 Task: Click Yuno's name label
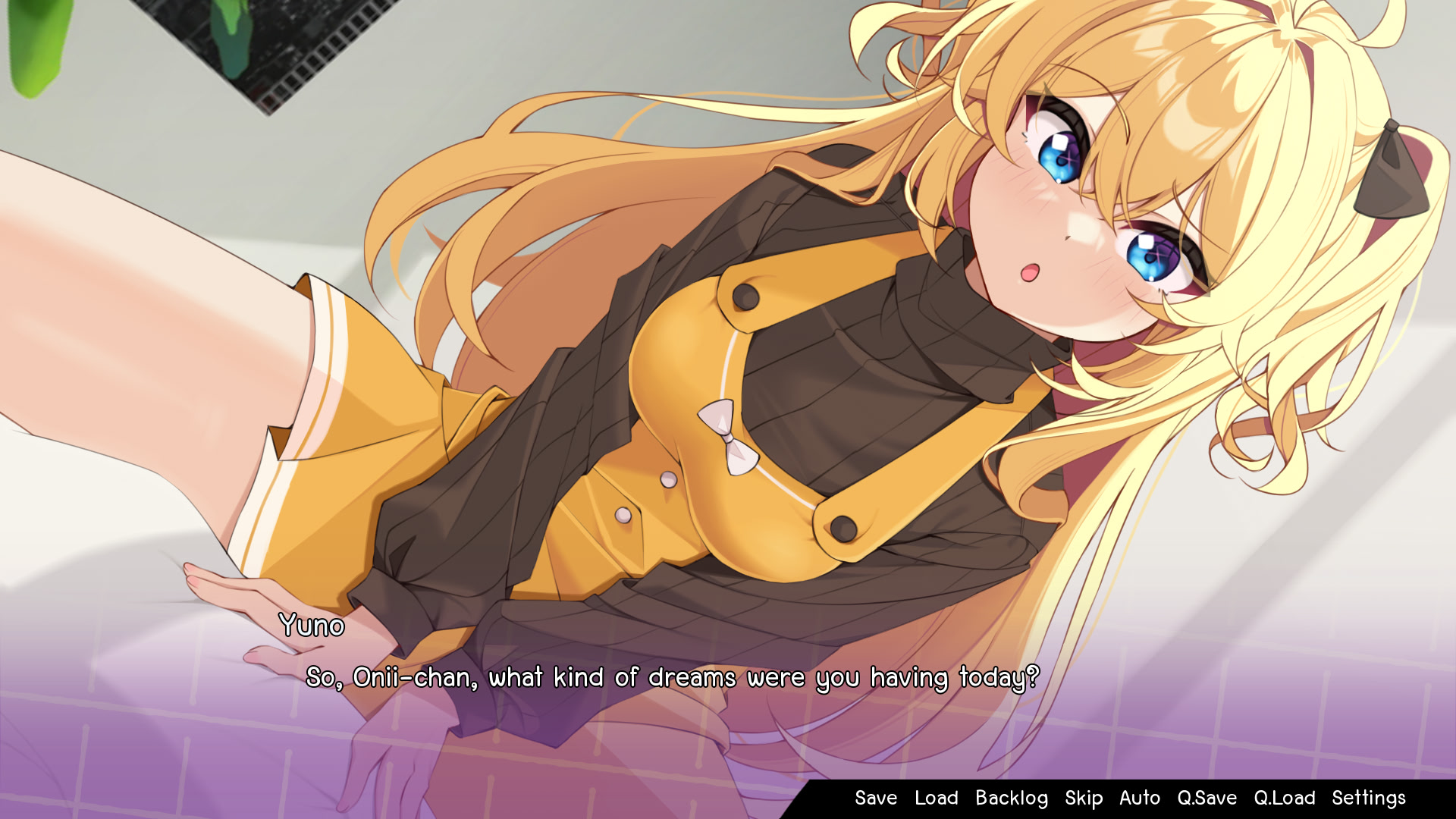pos(313,627)
